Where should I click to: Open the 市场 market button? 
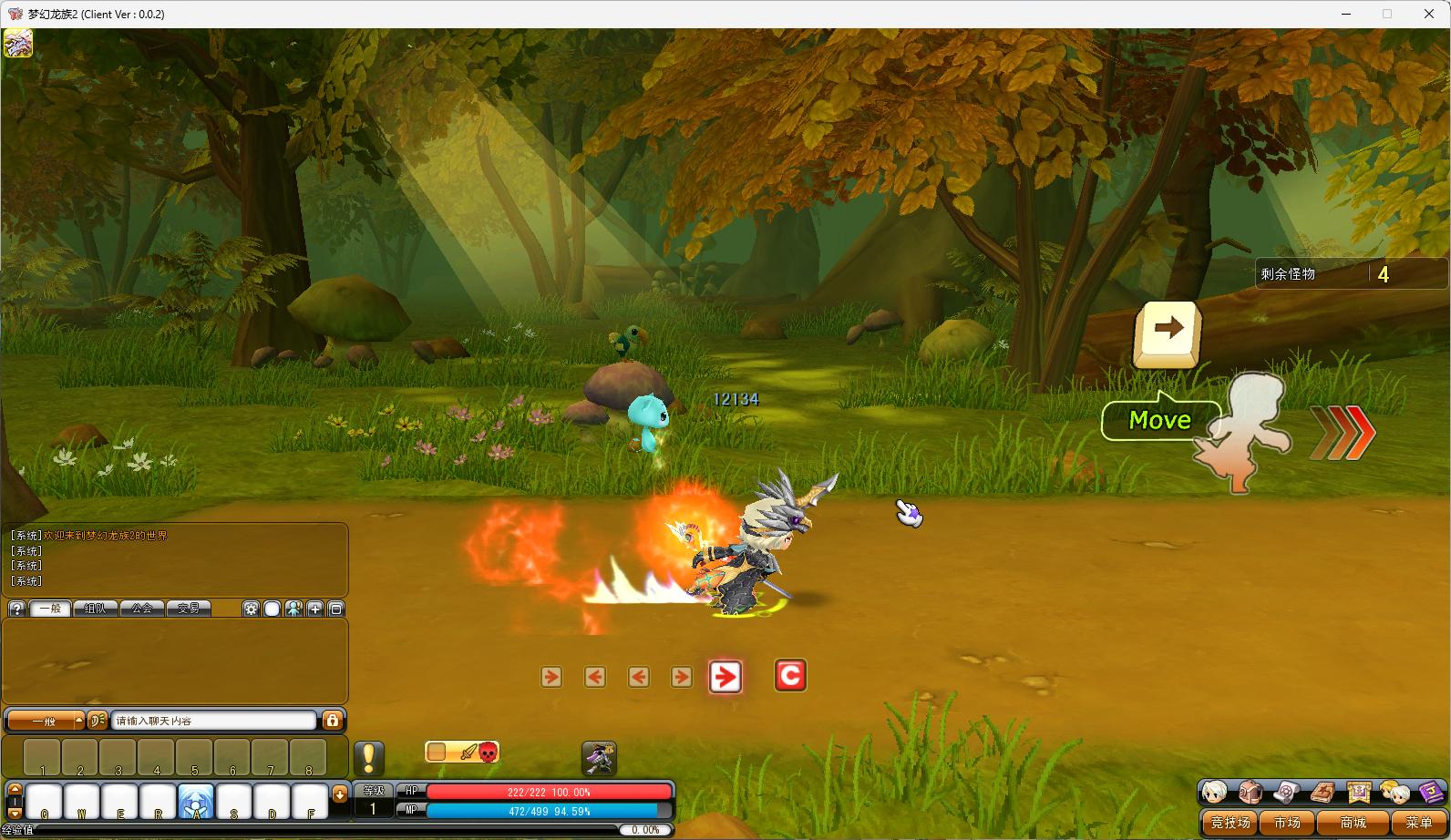click(1287, 823)
